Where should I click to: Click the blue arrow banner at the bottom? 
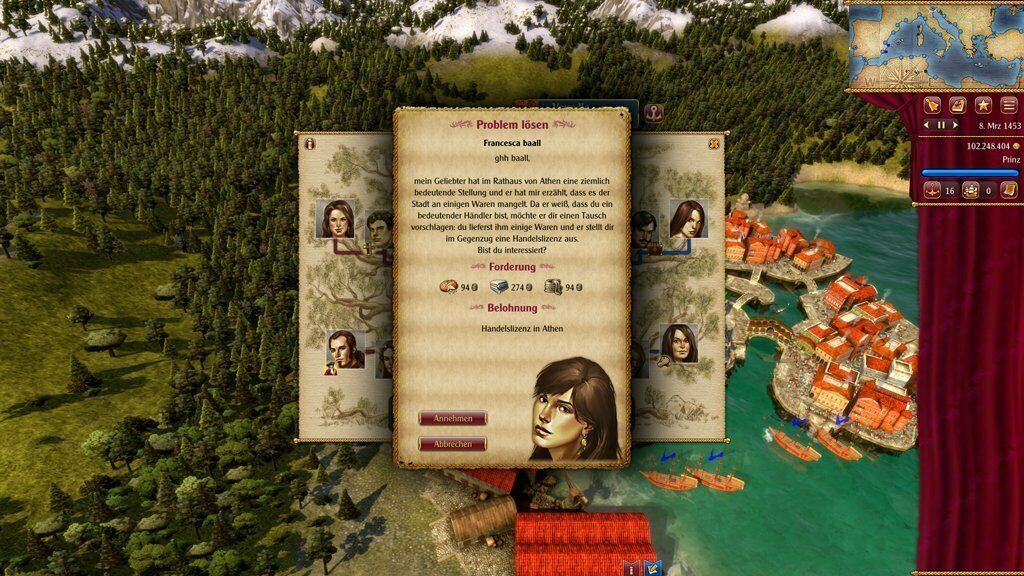(x=654, y=568)
